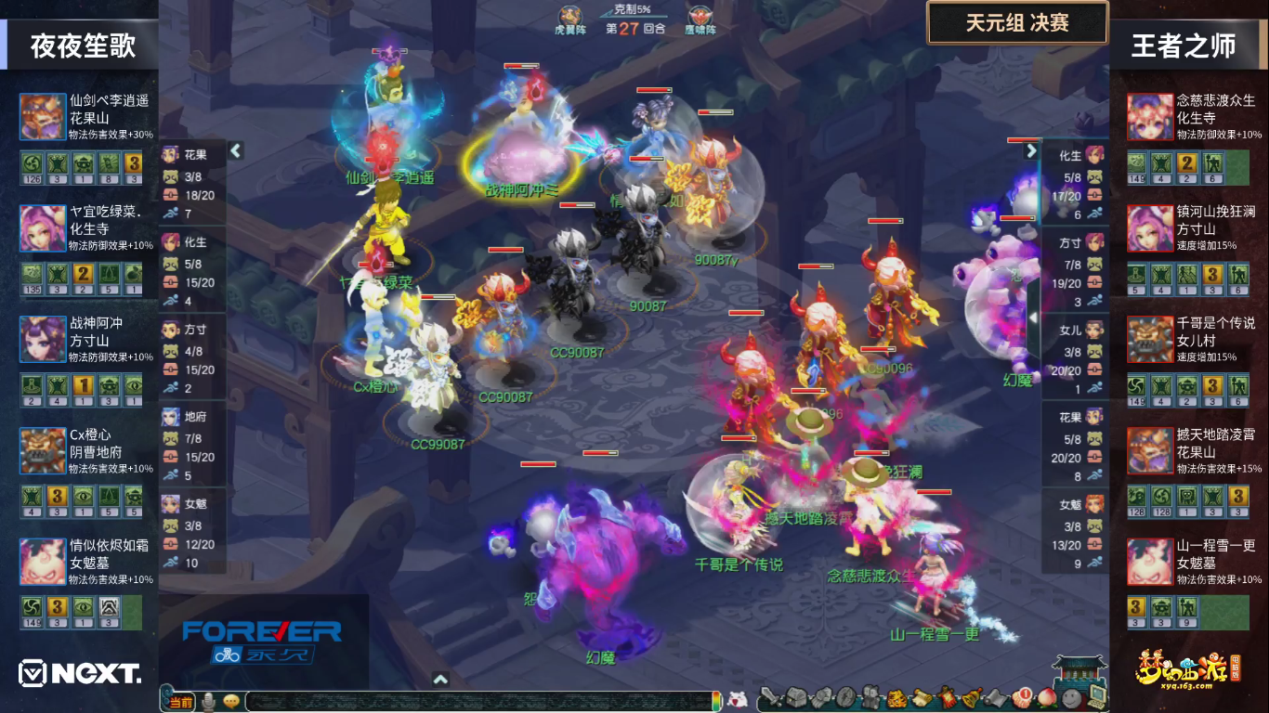Viewport: 1269px width, 713px height.
Task: Collapse the left team stats panel arrow
Action: click(x=236, y=151)
